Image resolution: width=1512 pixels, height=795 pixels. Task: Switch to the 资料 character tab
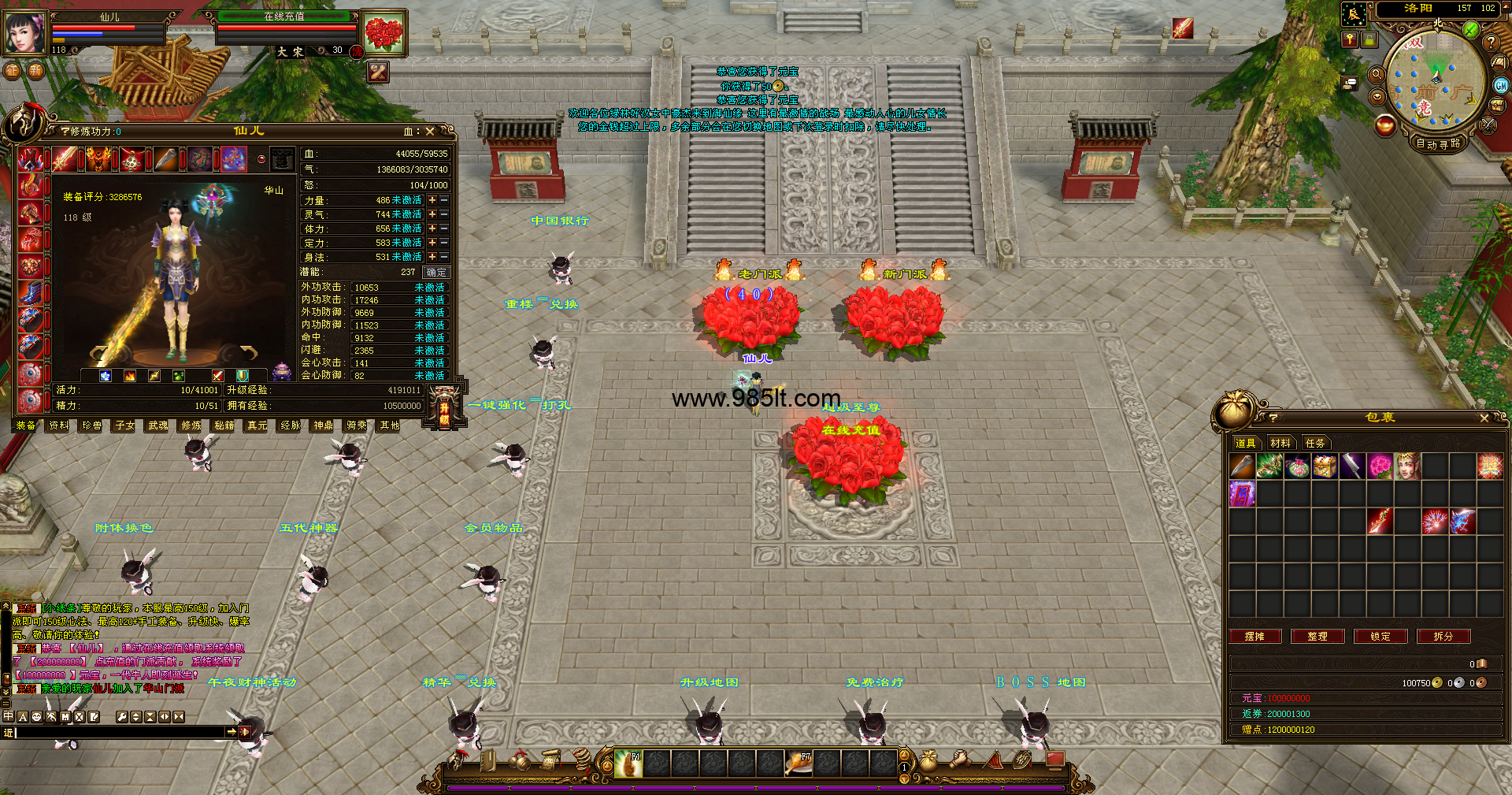tap(59, 425)
